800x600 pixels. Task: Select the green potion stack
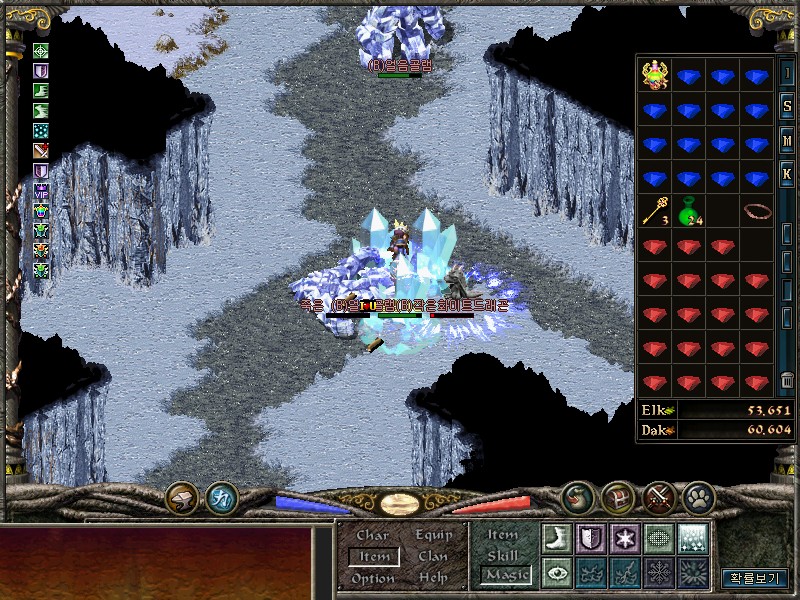point(690,212)
